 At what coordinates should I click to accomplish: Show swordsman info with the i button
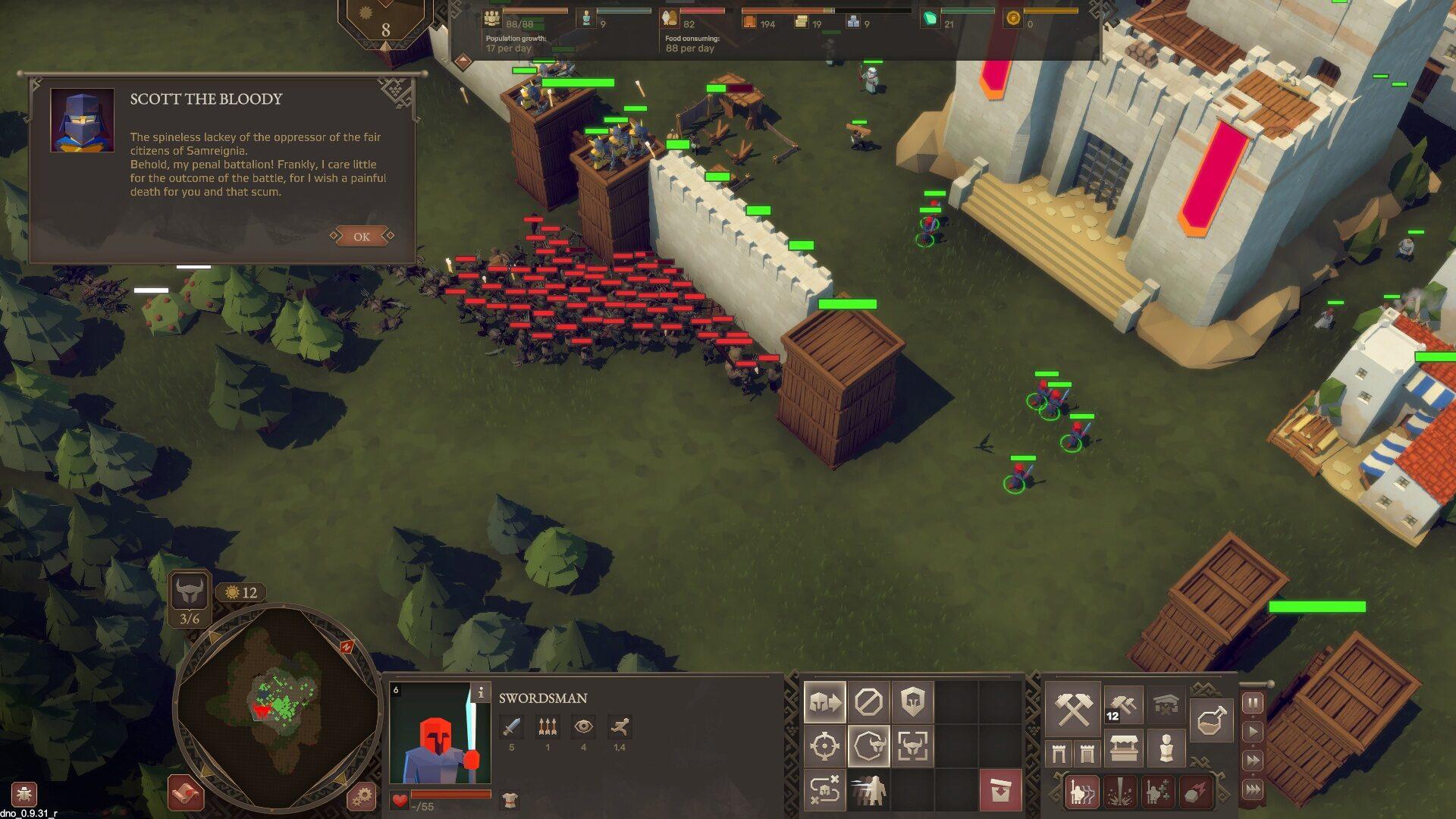(480, 692)
